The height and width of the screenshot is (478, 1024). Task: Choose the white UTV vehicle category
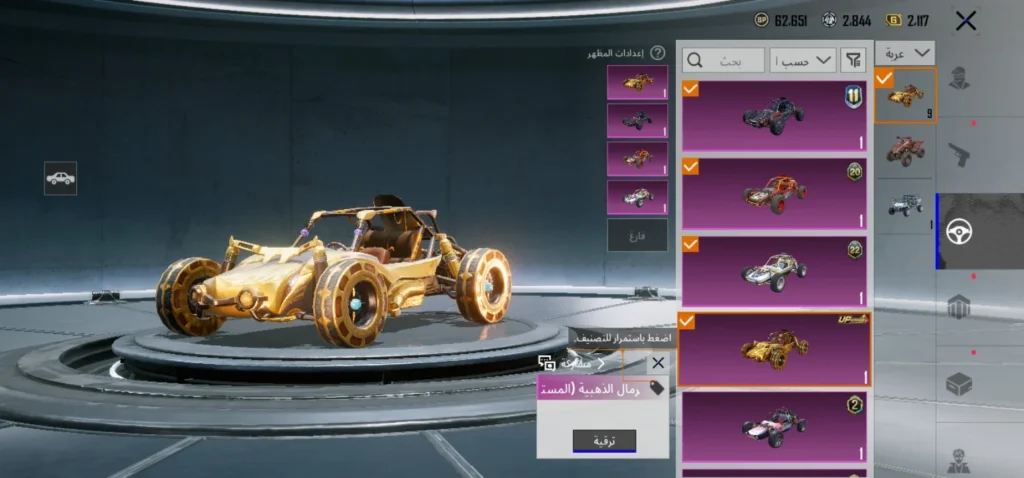(904, 205)
